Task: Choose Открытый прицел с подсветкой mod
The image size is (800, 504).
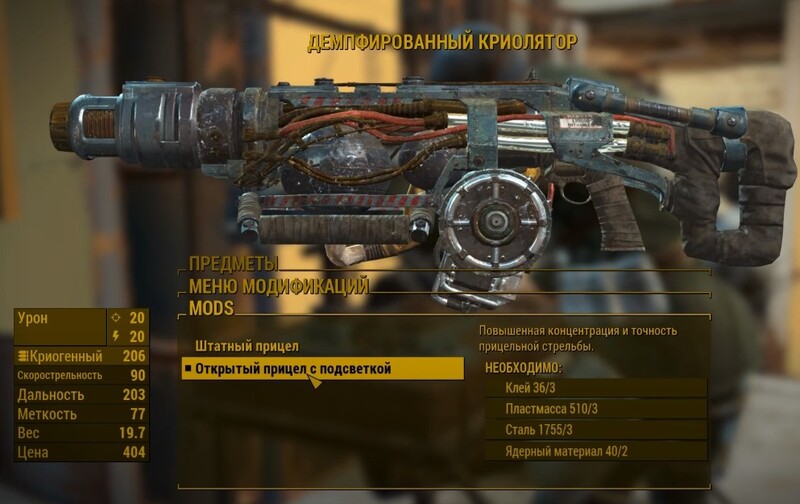Action: [x=292, y=369]
